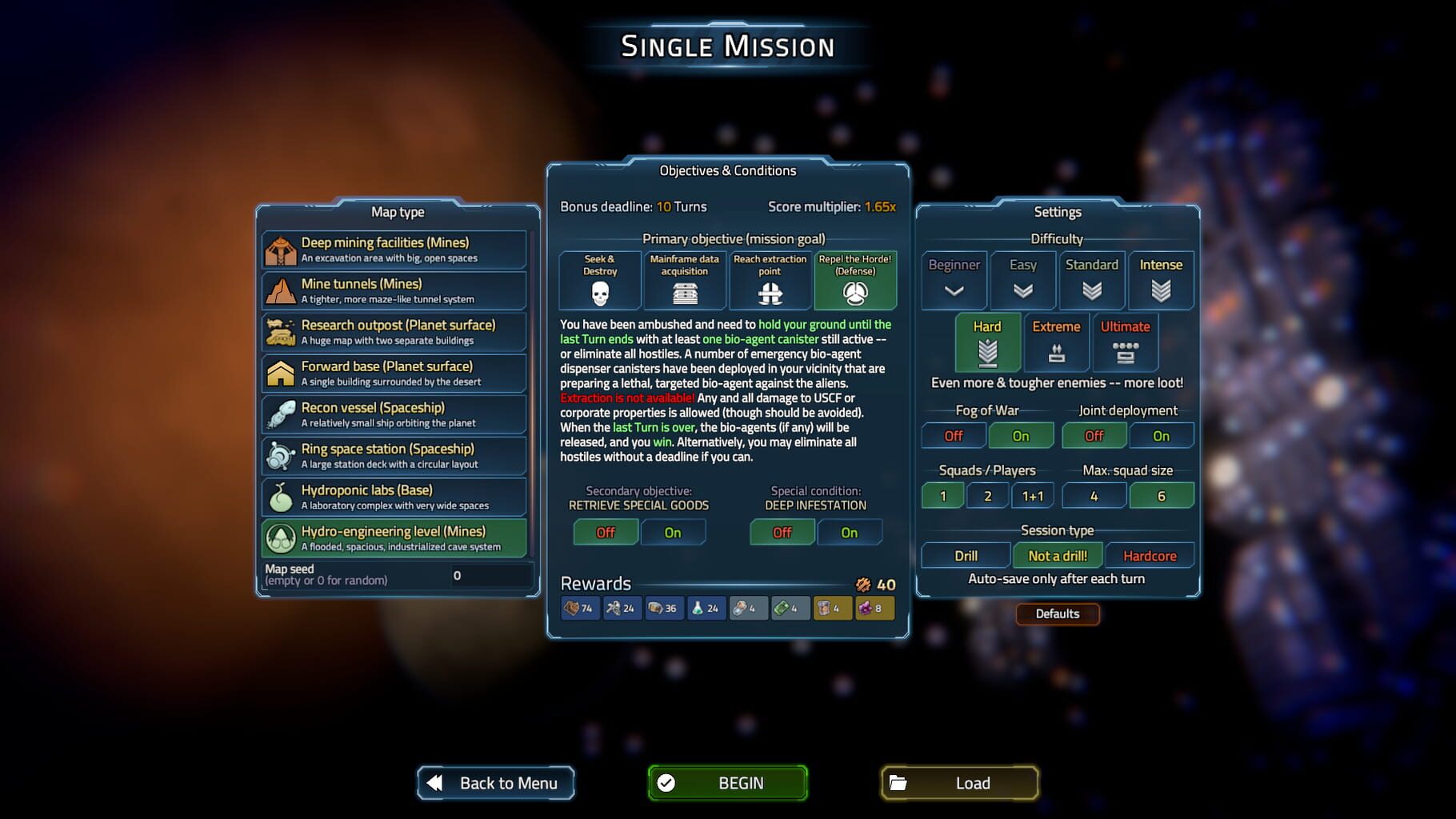
Task: Set Joint deployment to On
Action: click(1162, 435)
